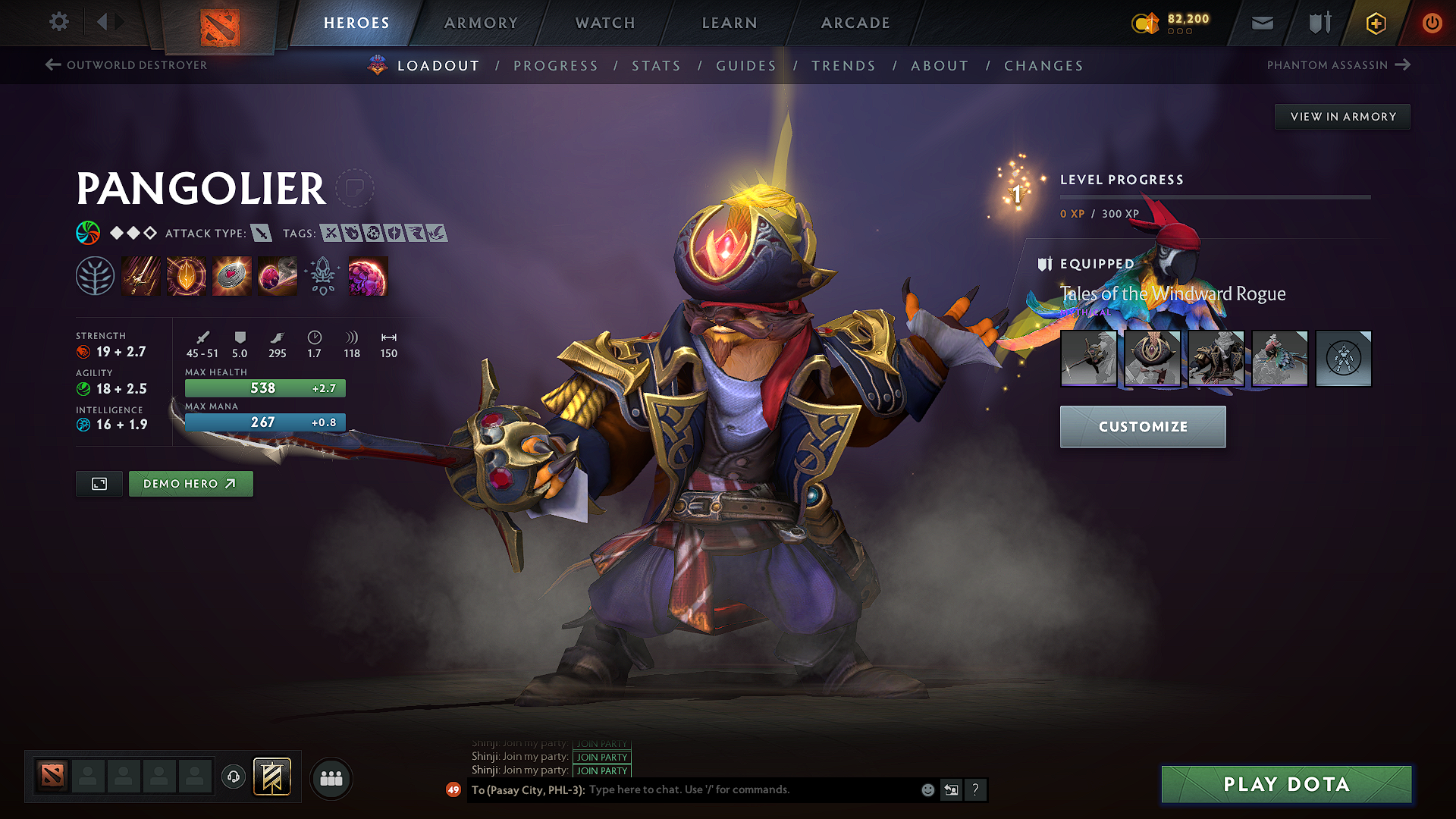Open the friends list icon near the chat

(x=330, y=777)
